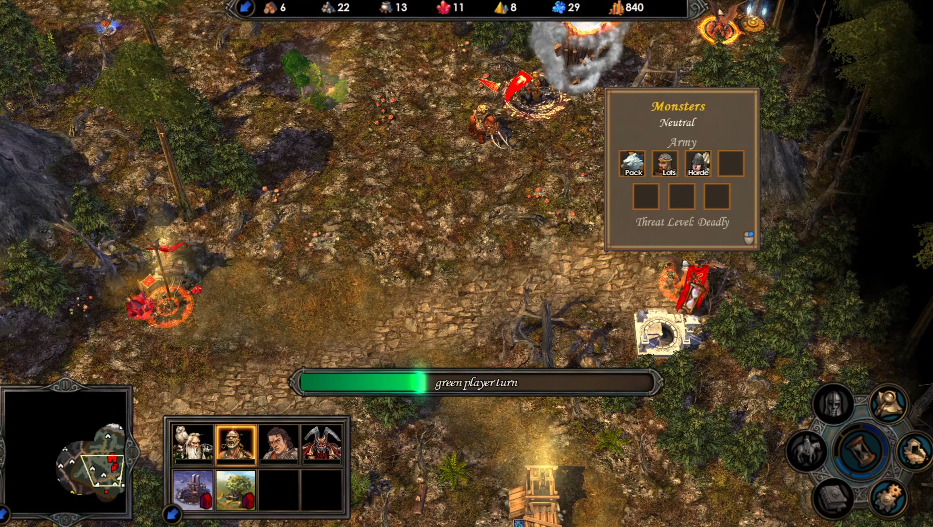Image resolution: width=933 pixels, height=527 pixels.
Task: Select the Horde creature stack slot
Action: 698,163
